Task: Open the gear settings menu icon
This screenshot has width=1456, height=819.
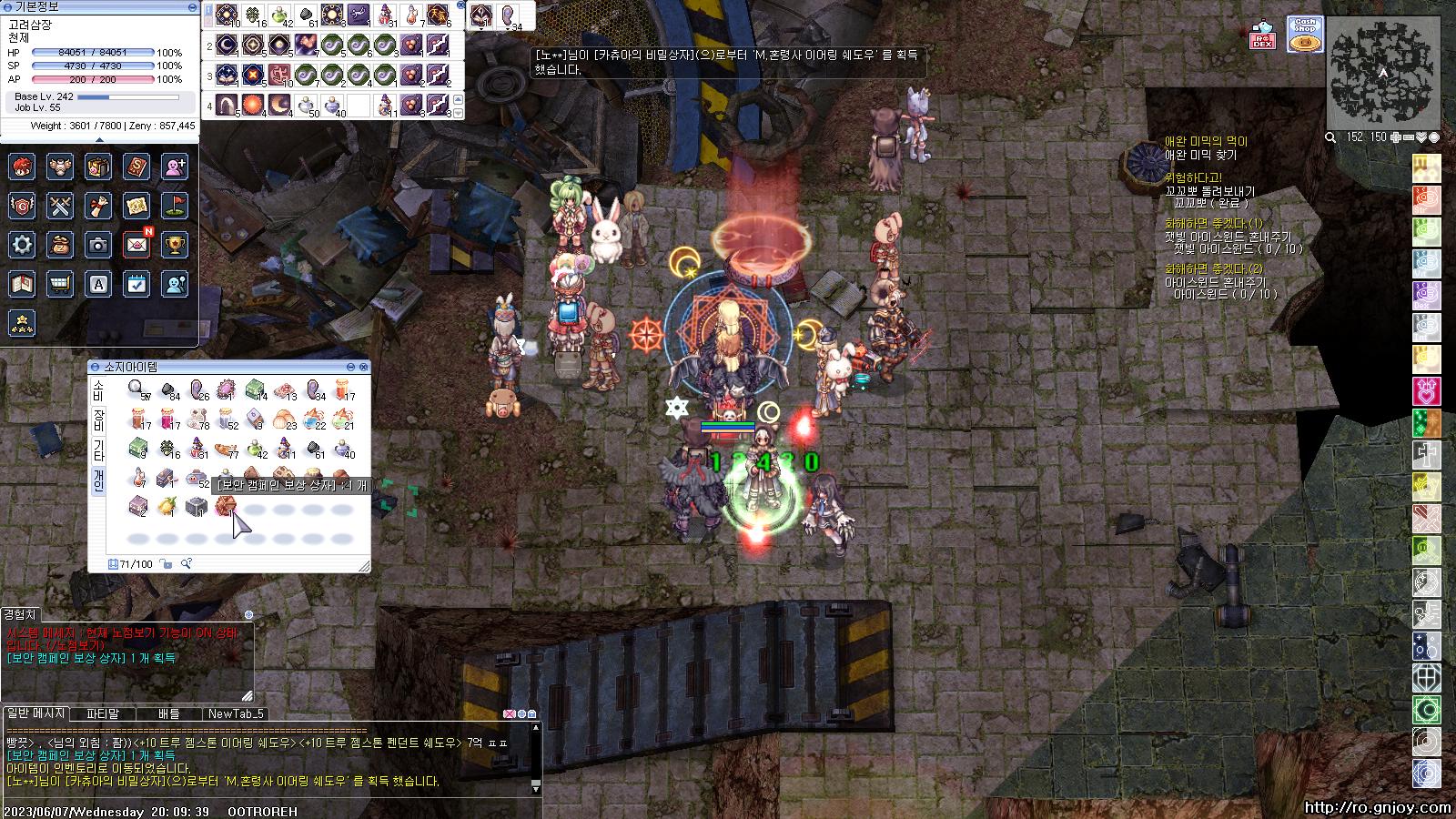Action: (x=22, y=244)
